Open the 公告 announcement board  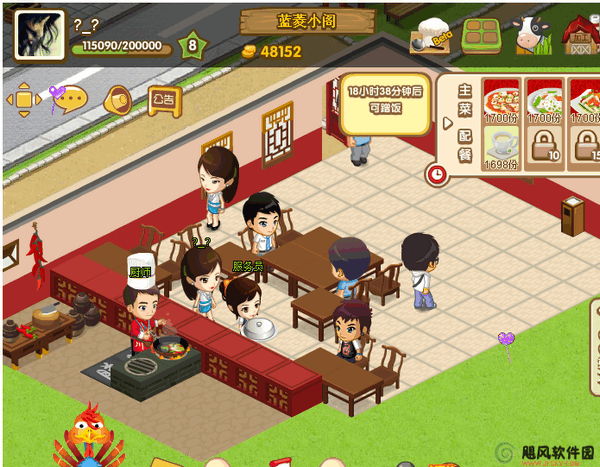tap(163, 98)
